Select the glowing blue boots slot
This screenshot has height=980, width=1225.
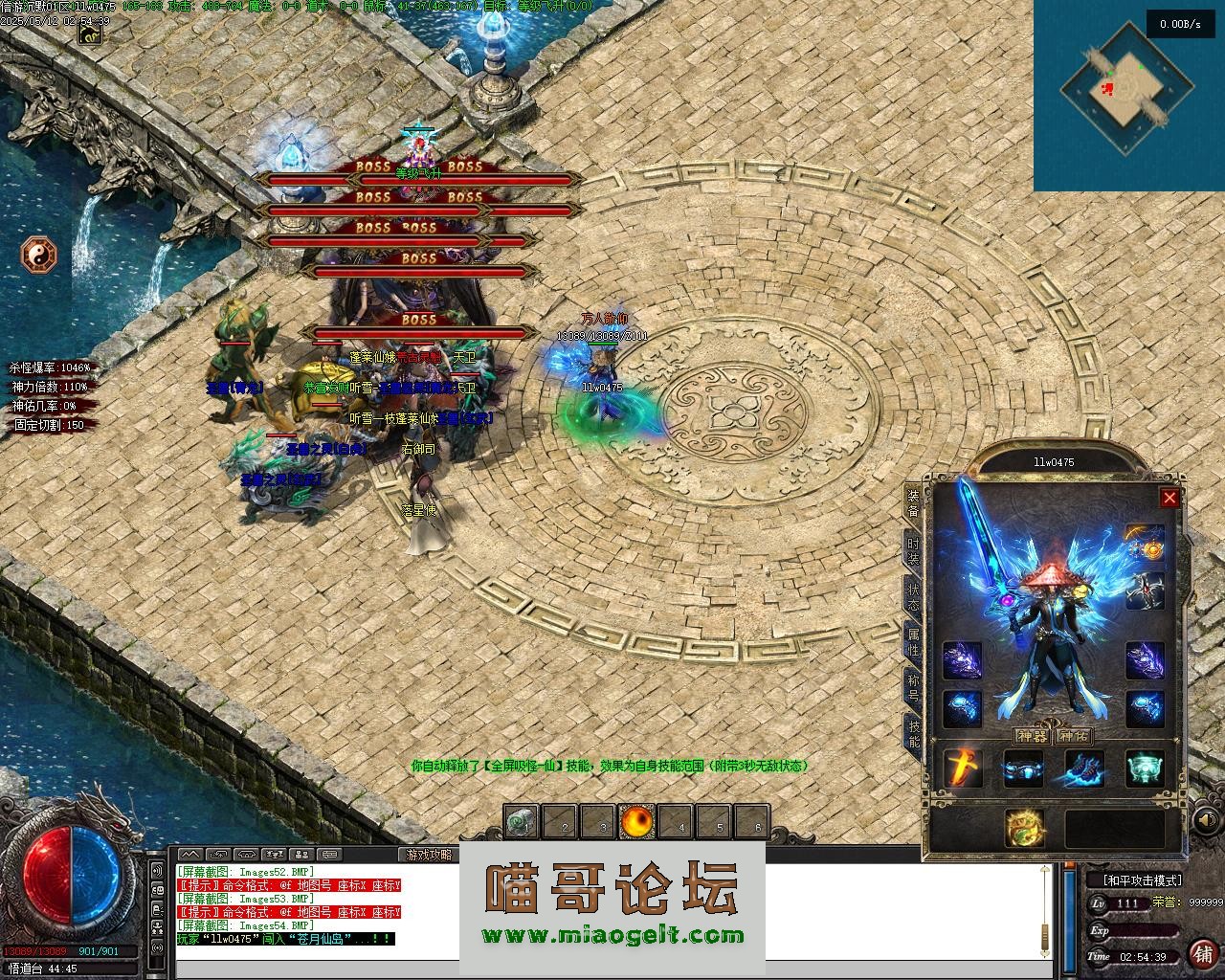(1083, 768)
